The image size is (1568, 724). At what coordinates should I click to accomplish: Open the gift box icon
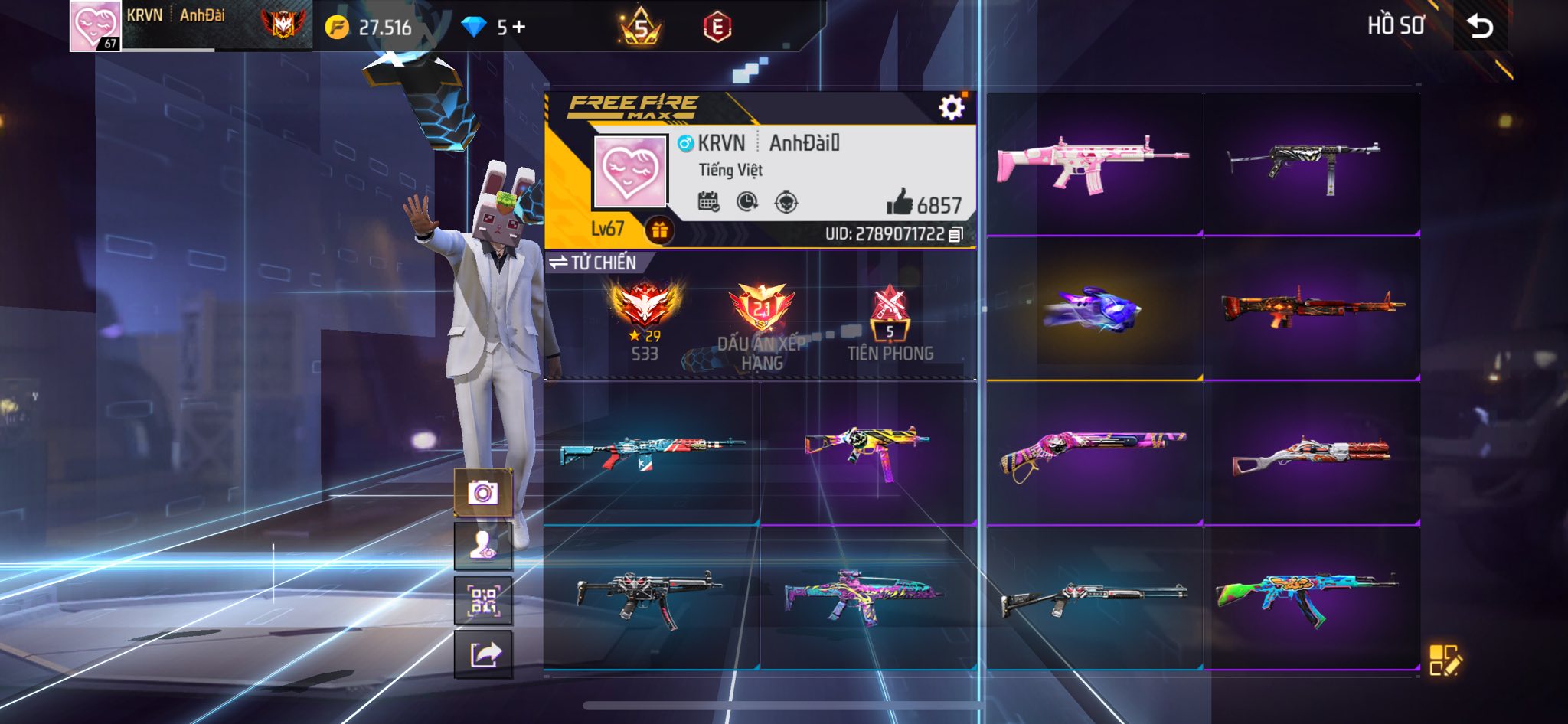[x=659, y=230]
